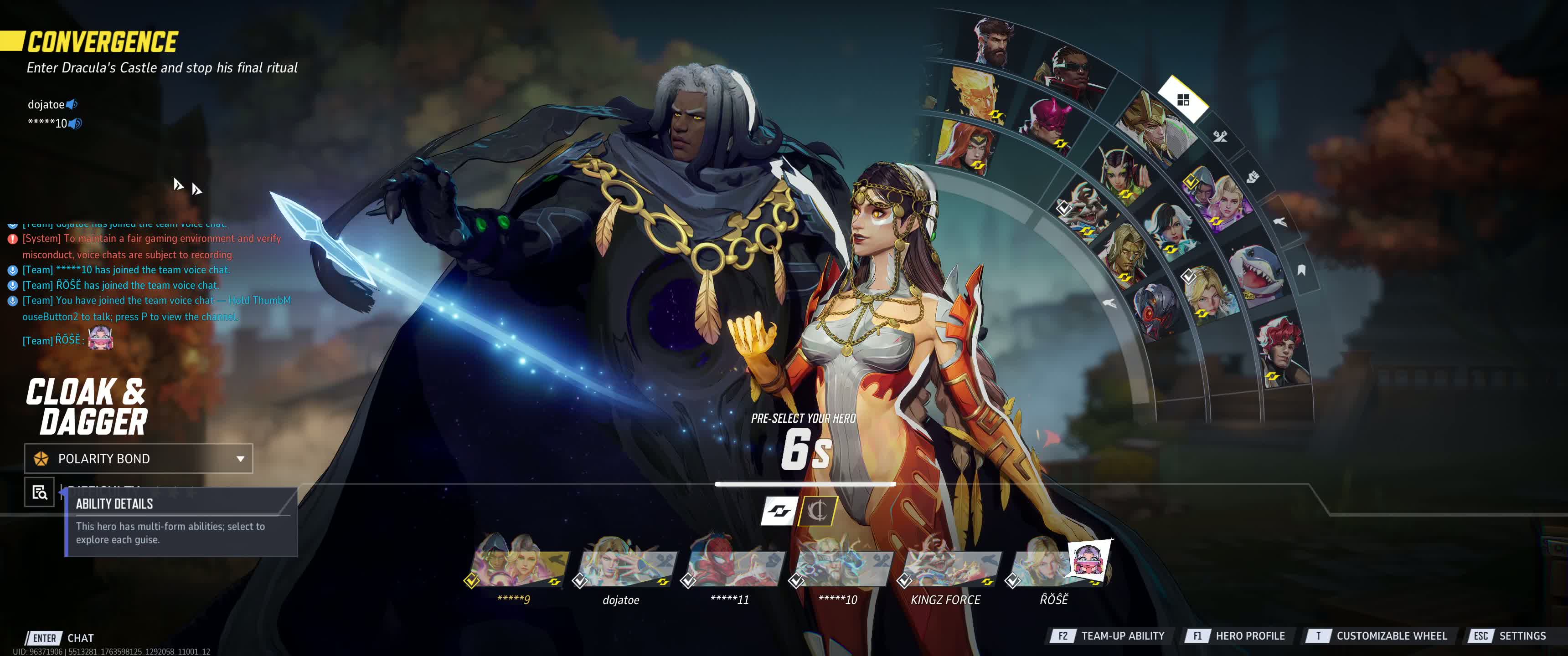Open the bookmark favorites tab on wheel

pos(1301,270)
